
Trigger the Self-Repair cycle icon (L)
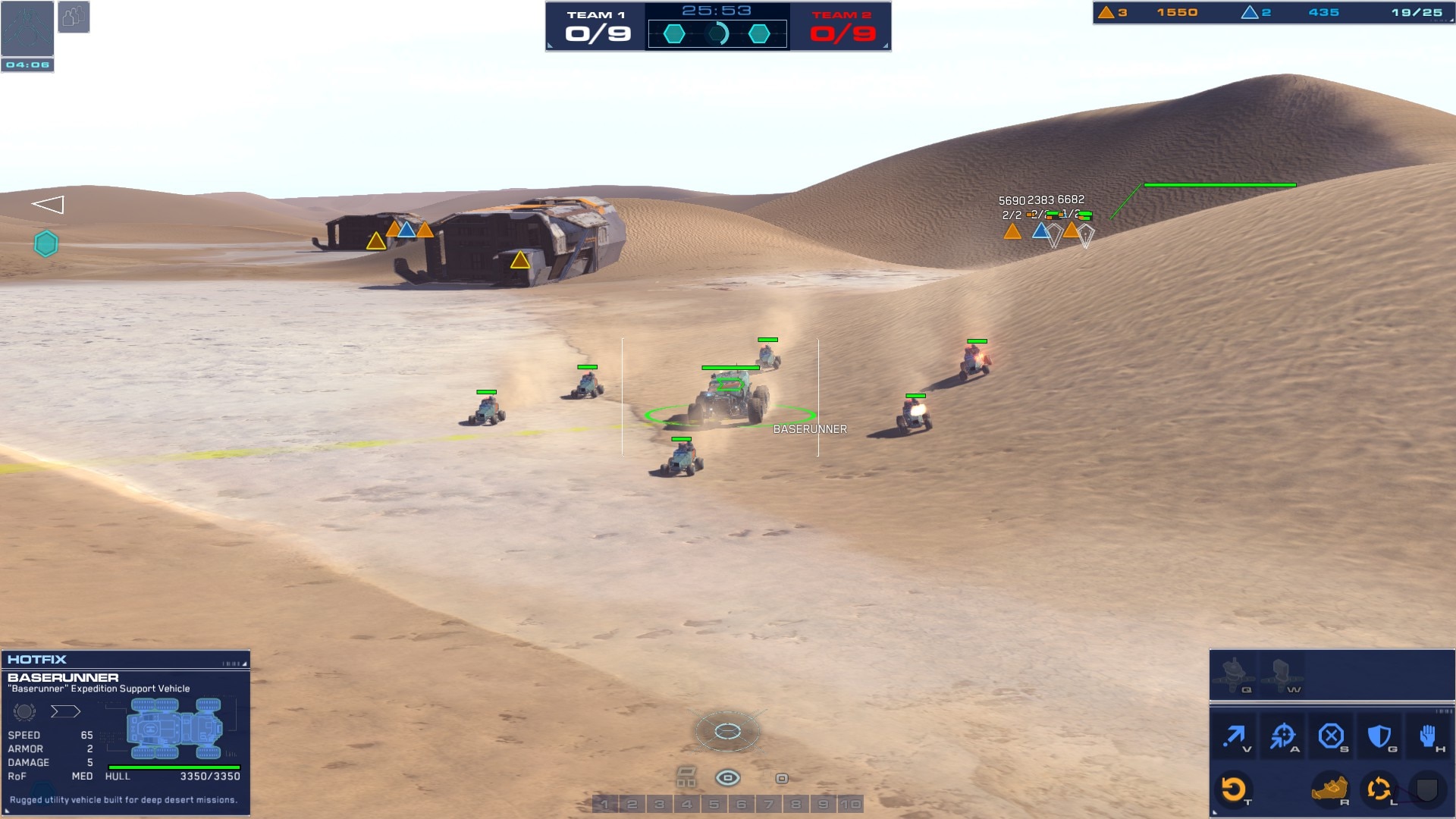click(x=1379, y=789)
